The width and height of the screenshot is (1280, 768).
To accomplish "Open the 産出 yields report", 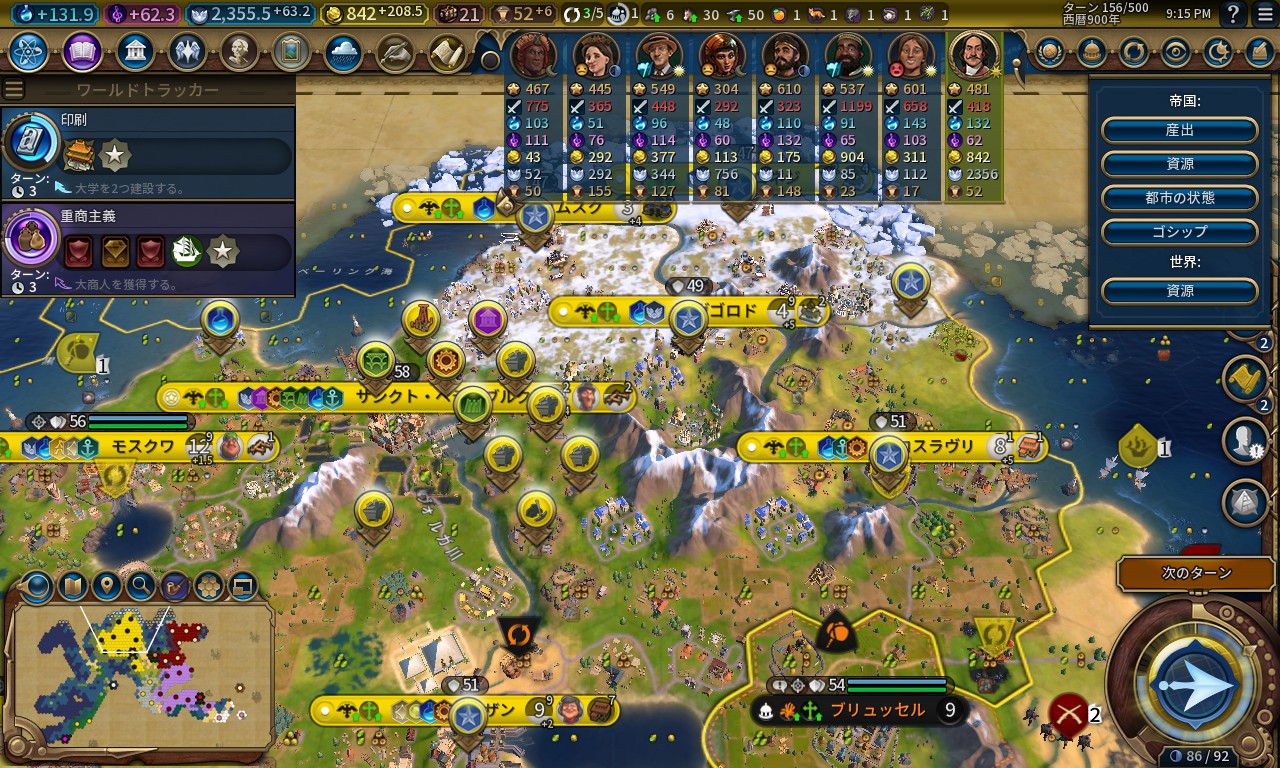I will (x=1179, y=130).
